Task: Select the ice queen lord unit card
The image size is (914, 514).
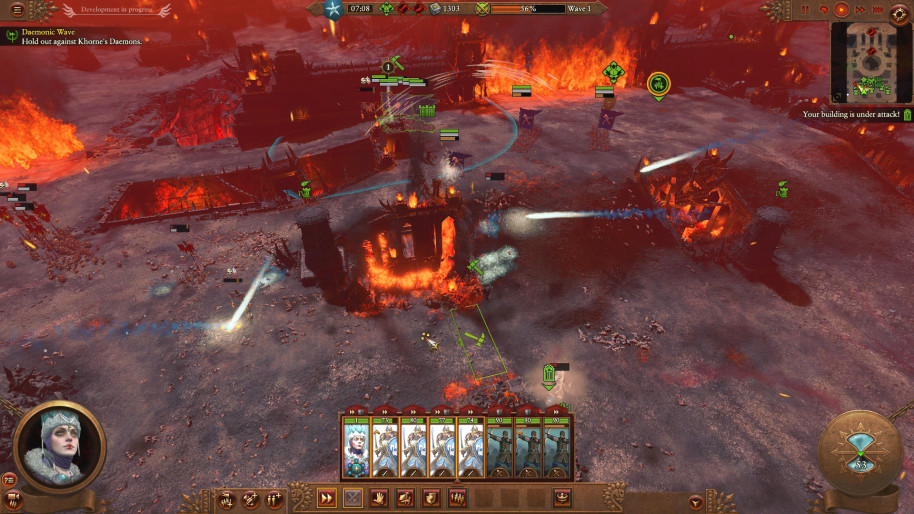Action: click(356, 446)
